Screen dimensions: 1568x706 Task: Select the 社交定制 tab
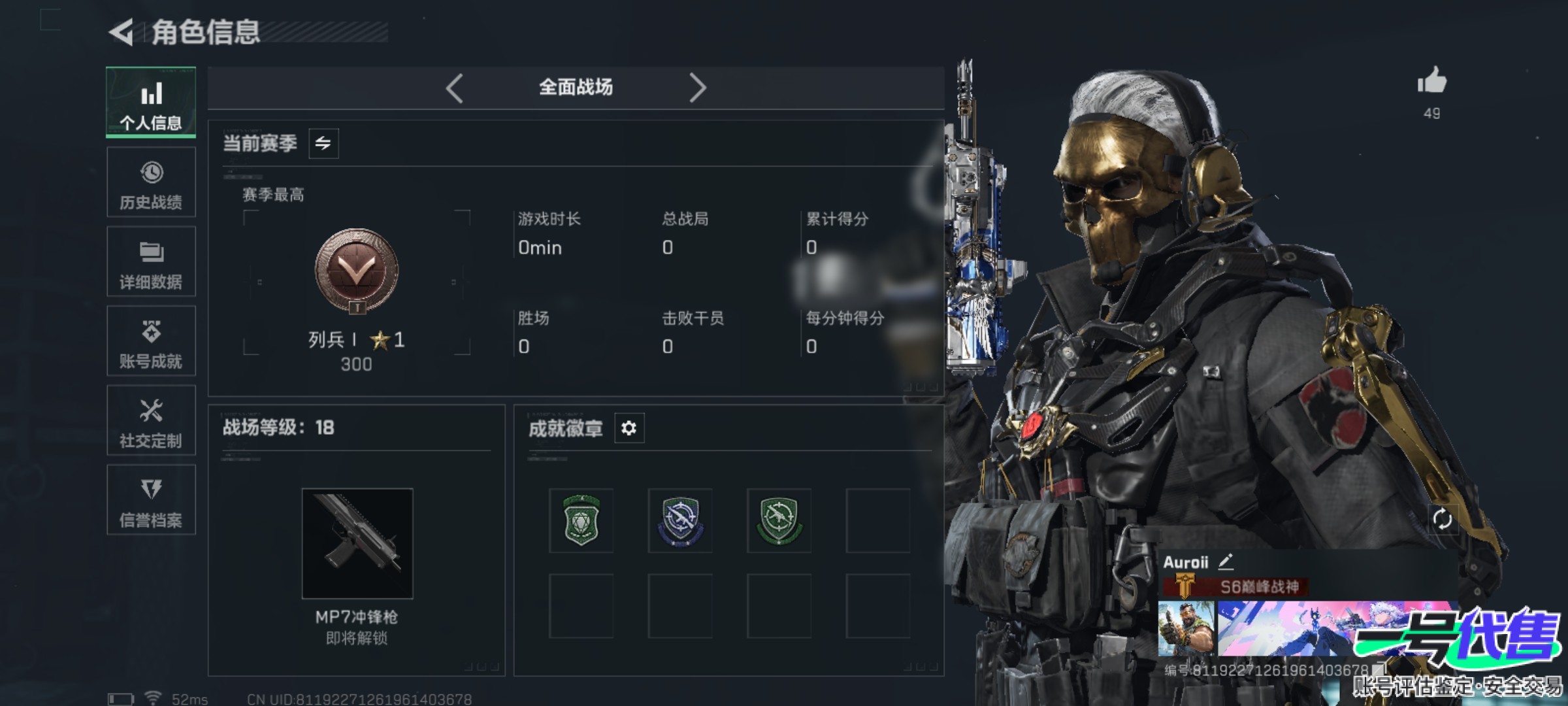pyautogui.click(x=151, y=421)
